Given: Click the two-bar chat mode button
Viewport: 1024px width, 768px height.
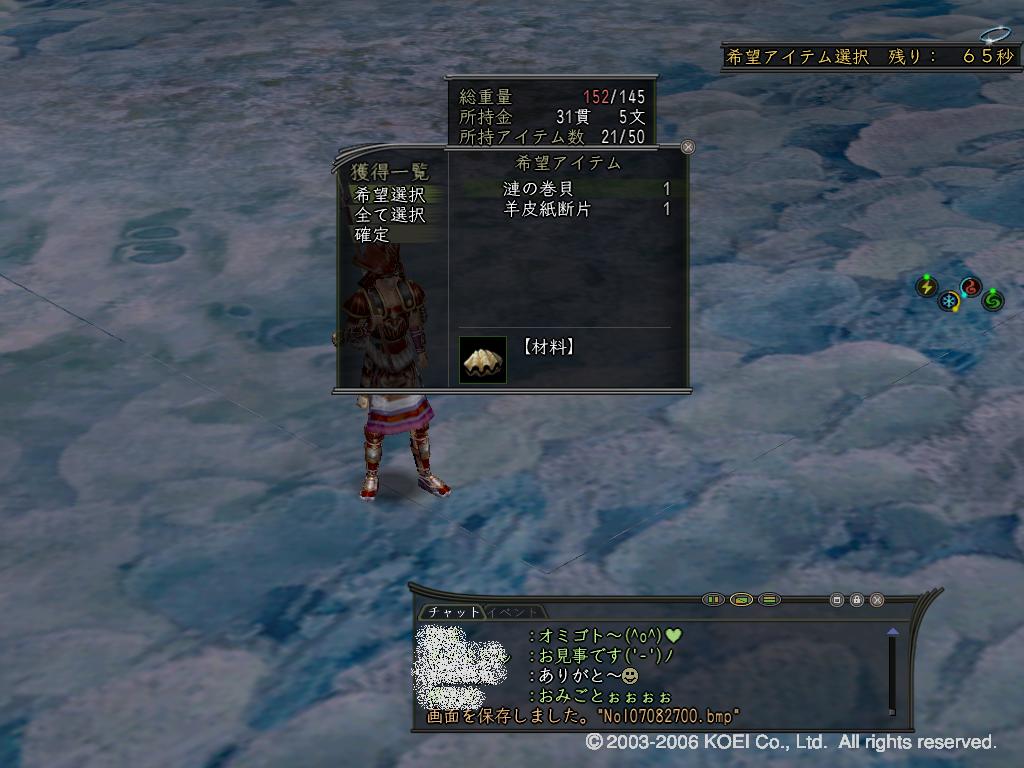Looking at the screenshot, I should (713, 600).
